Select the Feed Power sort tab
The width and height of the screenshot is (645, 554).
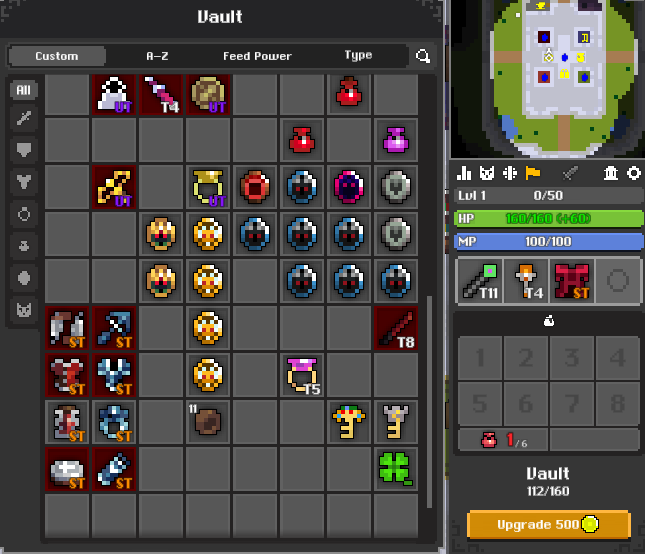257,56
